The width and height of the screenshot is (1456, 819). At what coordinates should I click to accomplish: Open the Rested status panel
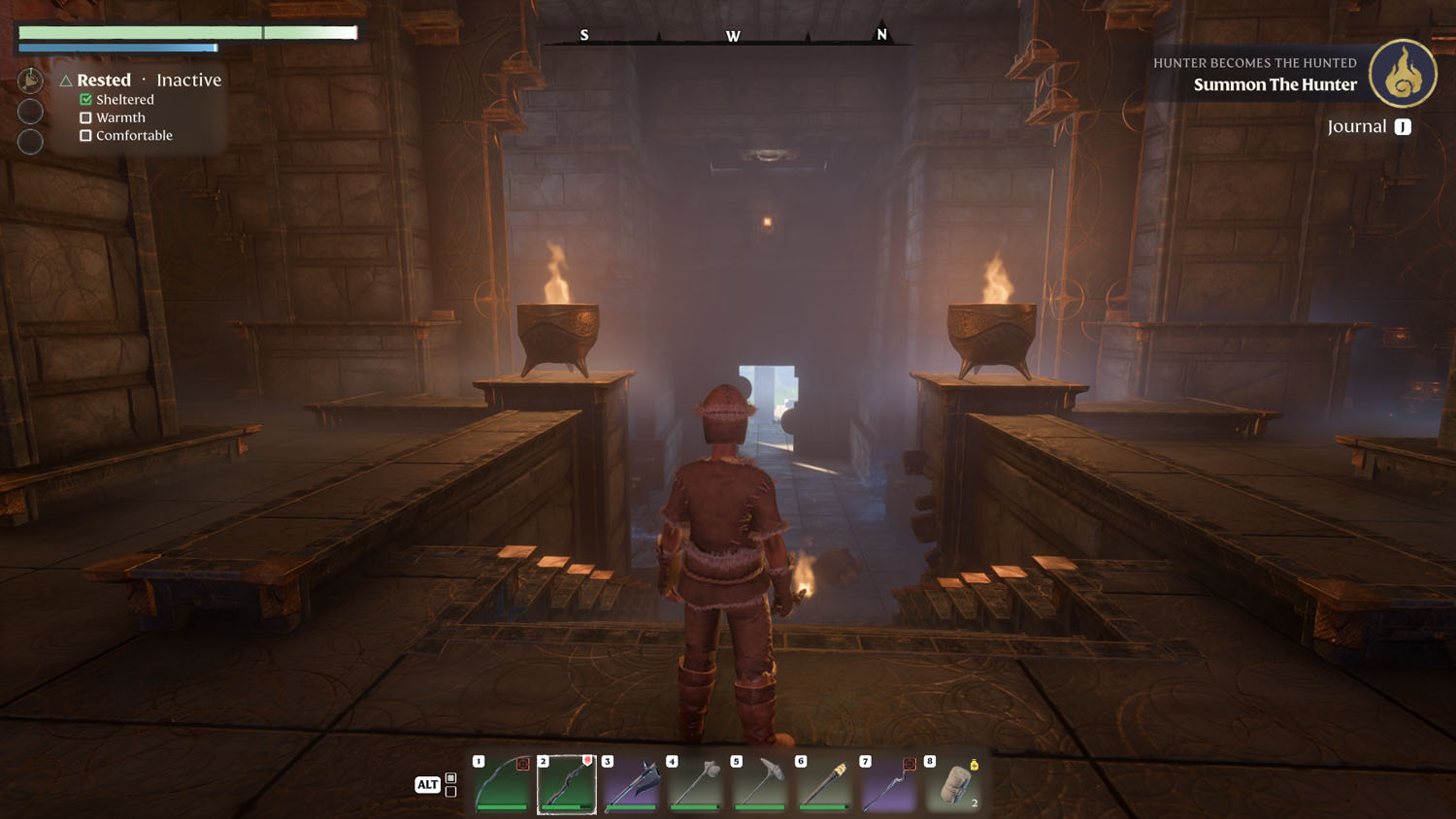(x=104, y=81)
